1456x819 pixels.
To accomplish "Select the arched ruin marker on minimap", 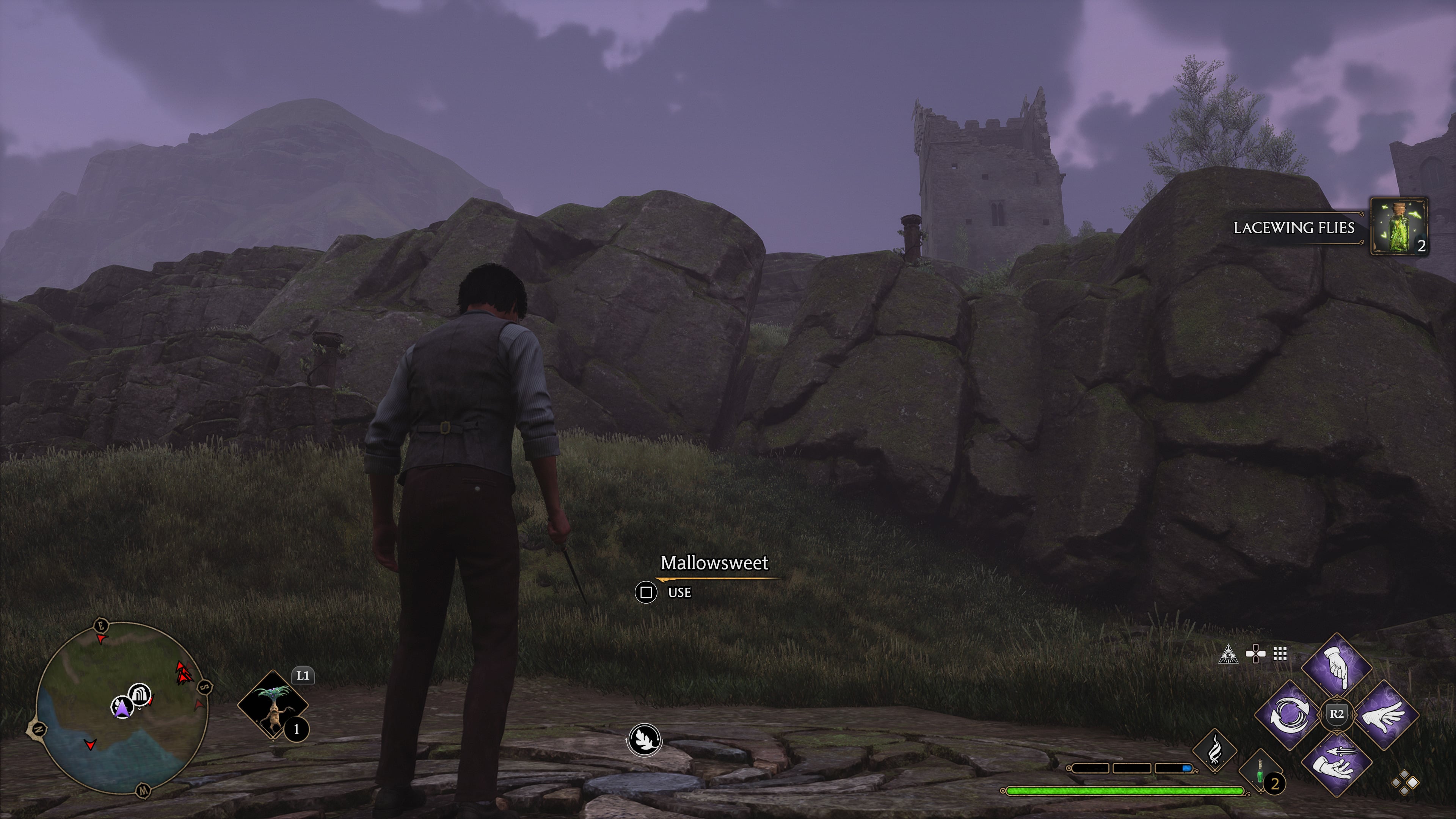I will coord(140,693).
